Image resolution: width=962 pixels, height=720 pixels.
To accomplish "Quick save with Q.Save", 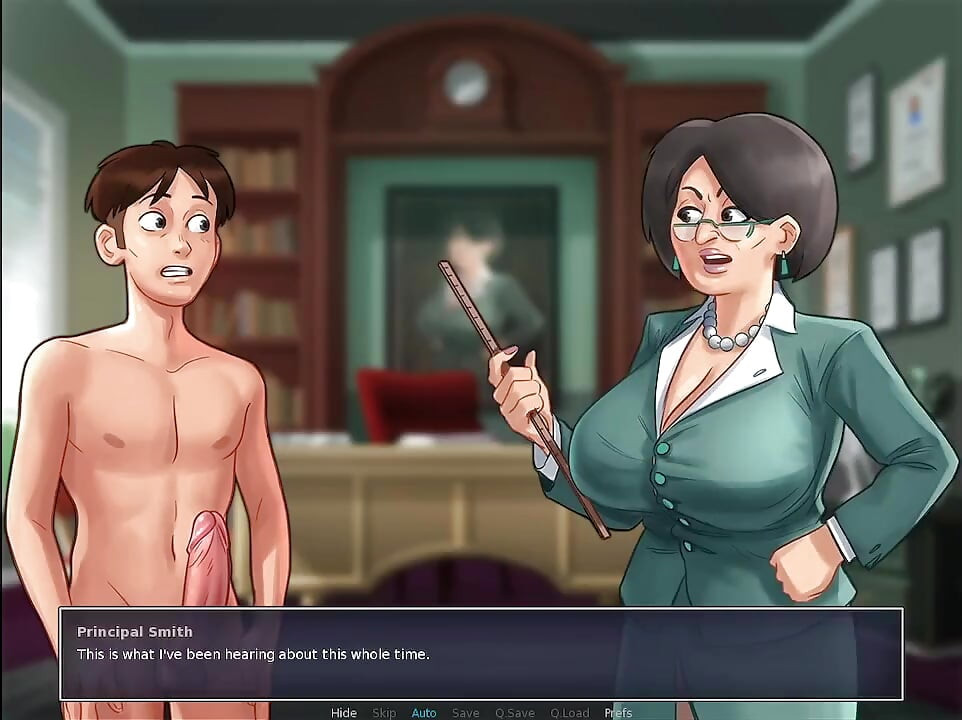I will coord(514,712).
